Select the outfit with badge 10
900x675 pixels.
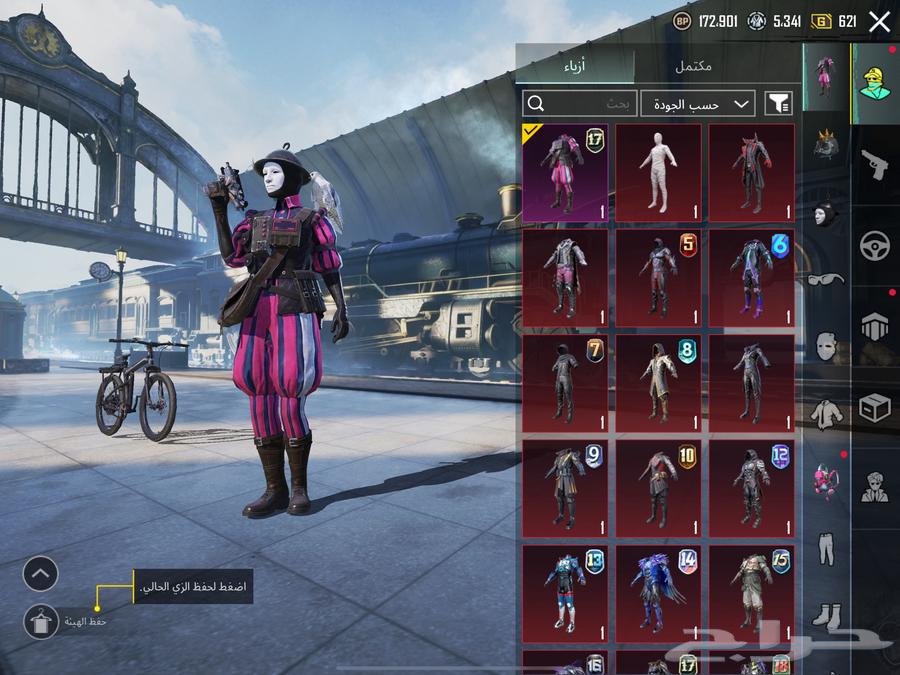(x=658, y=488)
